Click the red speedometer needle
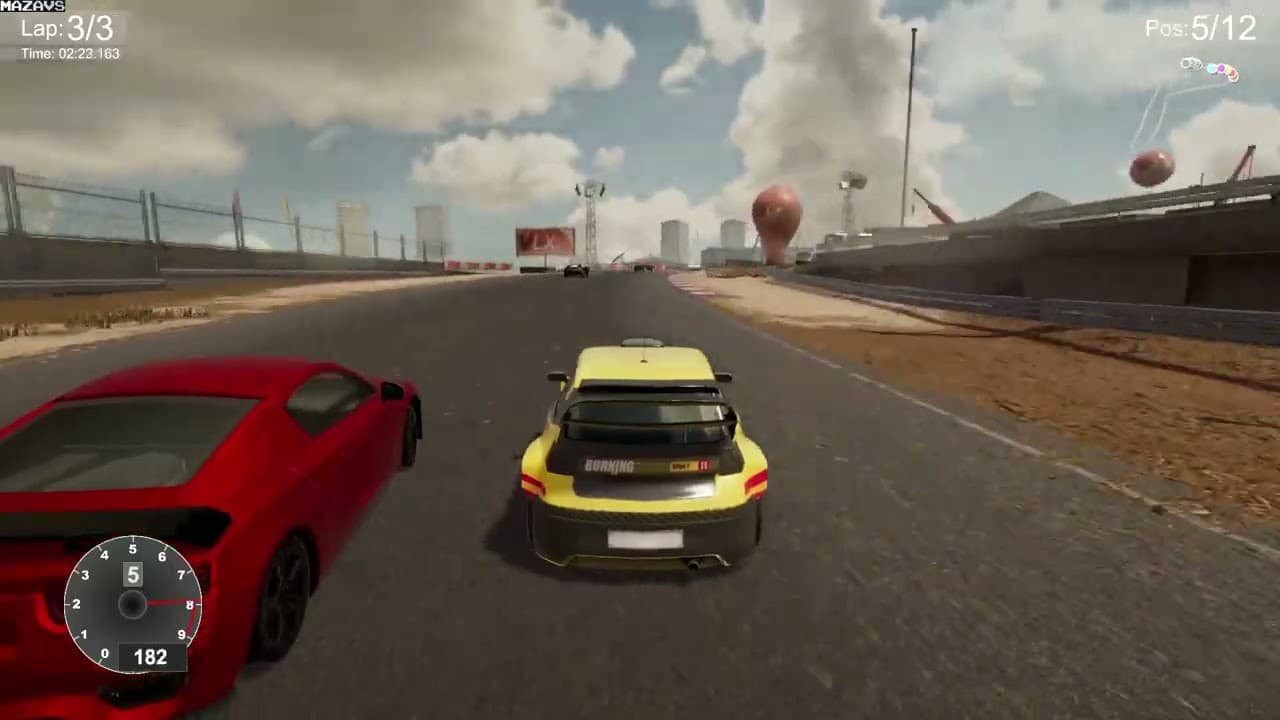1280x720 pixels. 165,602
